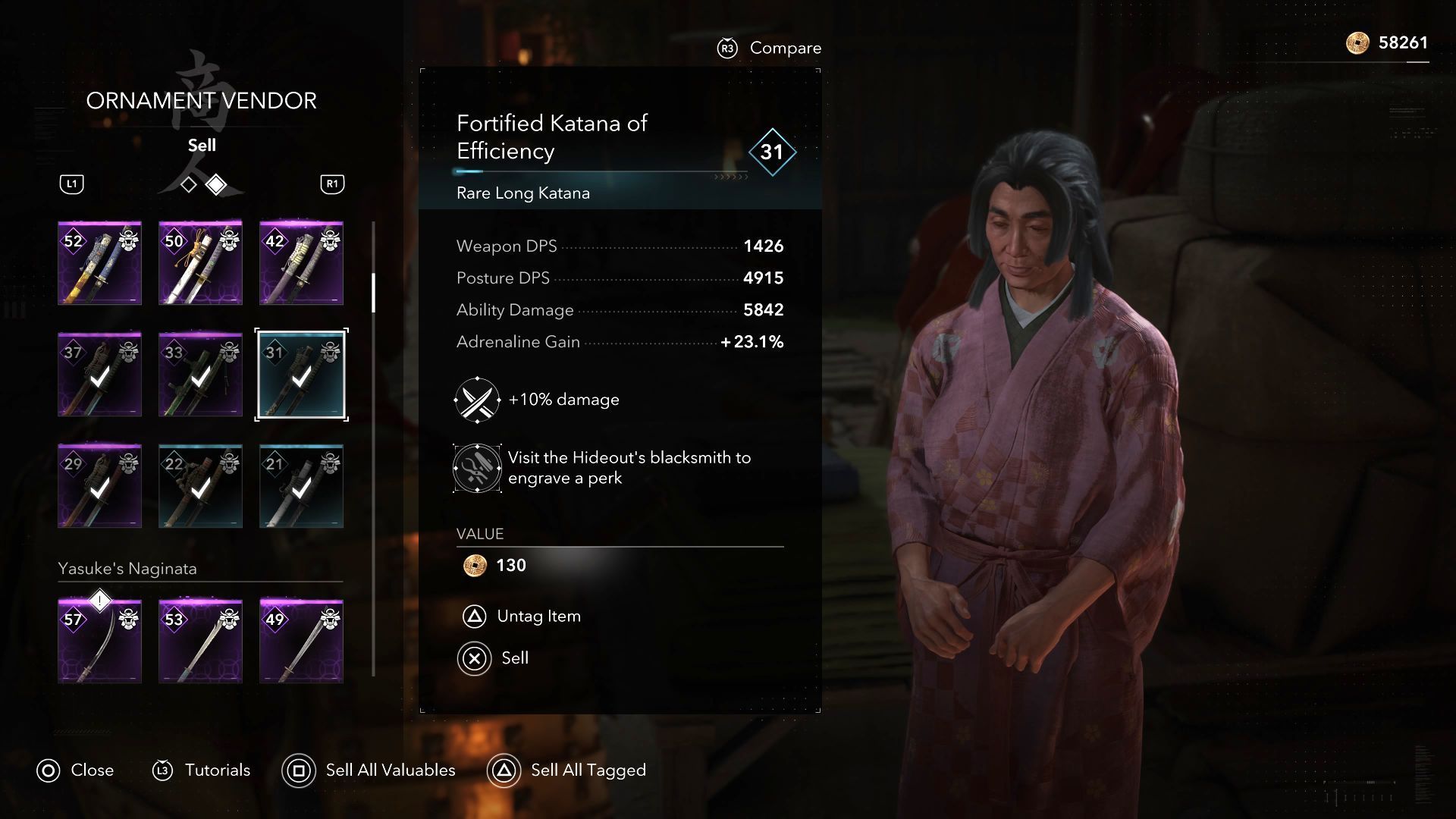
Task: Pick the tagged level 29 katana
Action: pyautogui.click(x=99, y=486)
